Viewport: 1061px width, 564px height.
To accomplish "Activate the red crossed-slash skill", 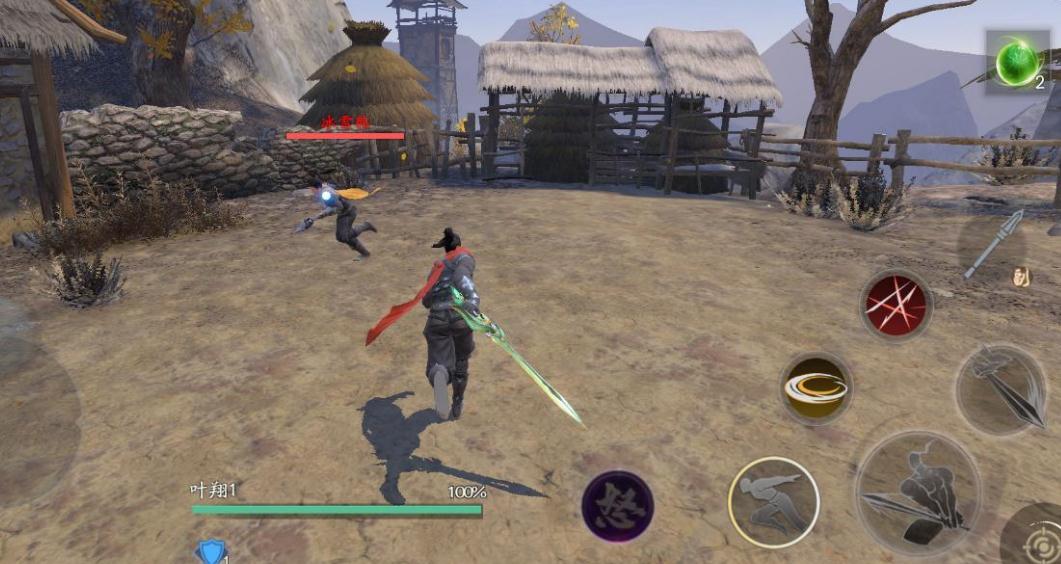I will (x=896, y=304).
